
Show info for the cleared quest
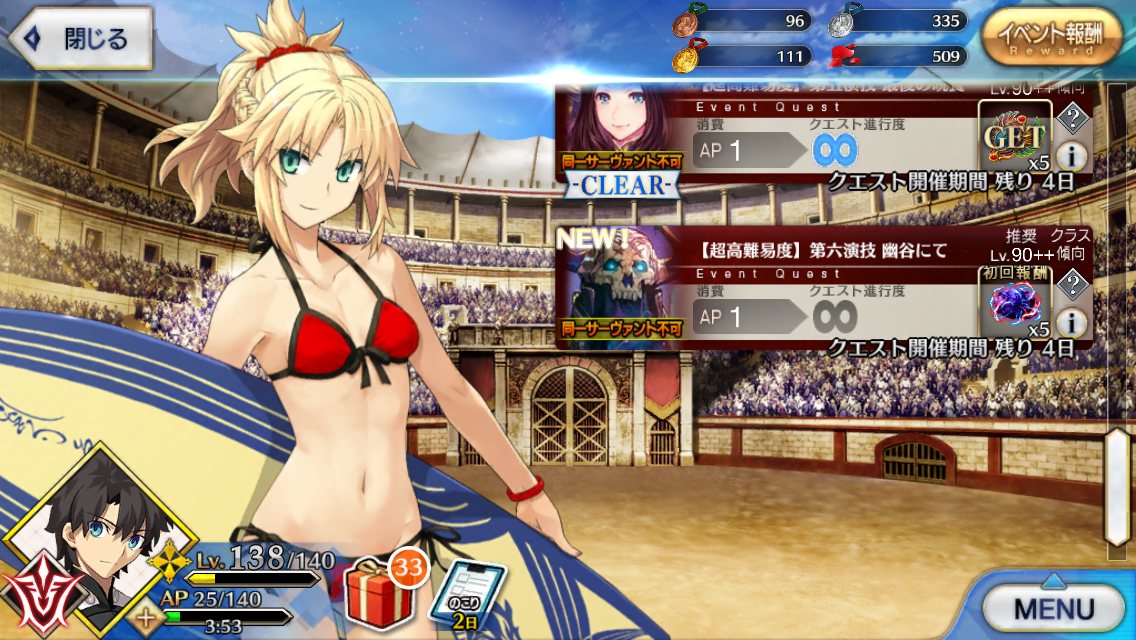1071,156
